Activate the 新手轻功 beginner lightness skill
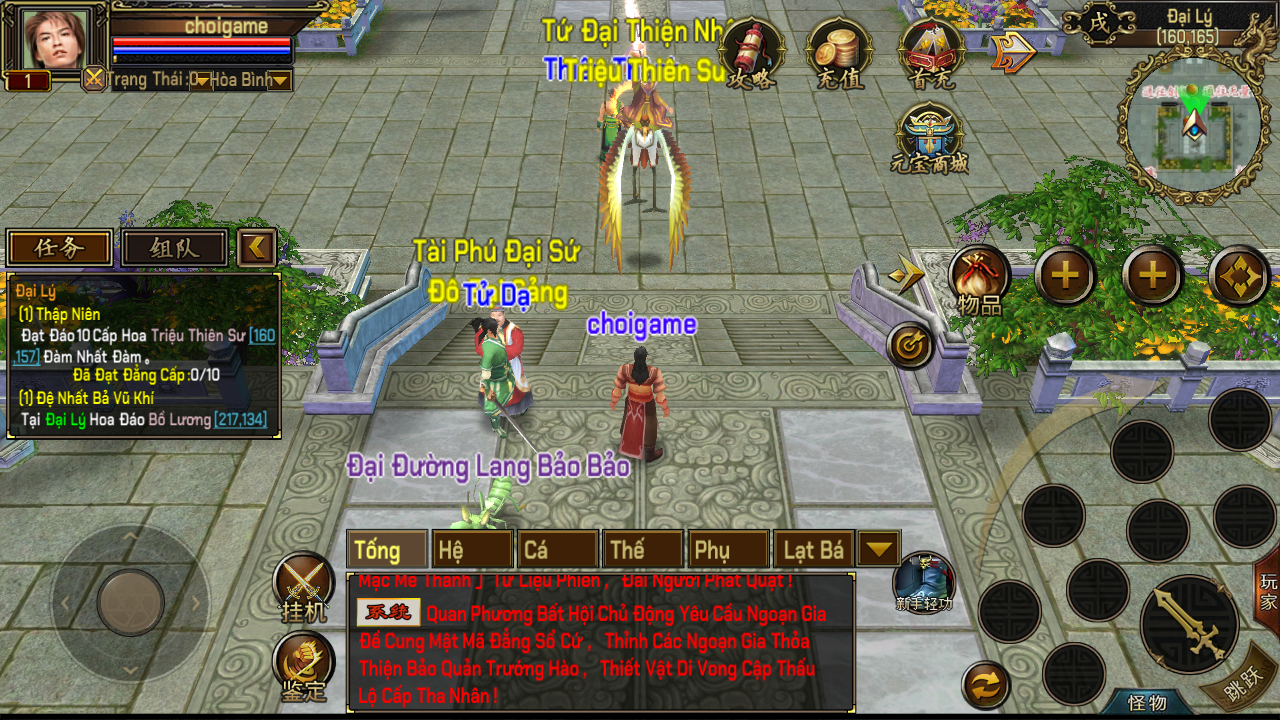1280x720 pixels. point(923,581)
